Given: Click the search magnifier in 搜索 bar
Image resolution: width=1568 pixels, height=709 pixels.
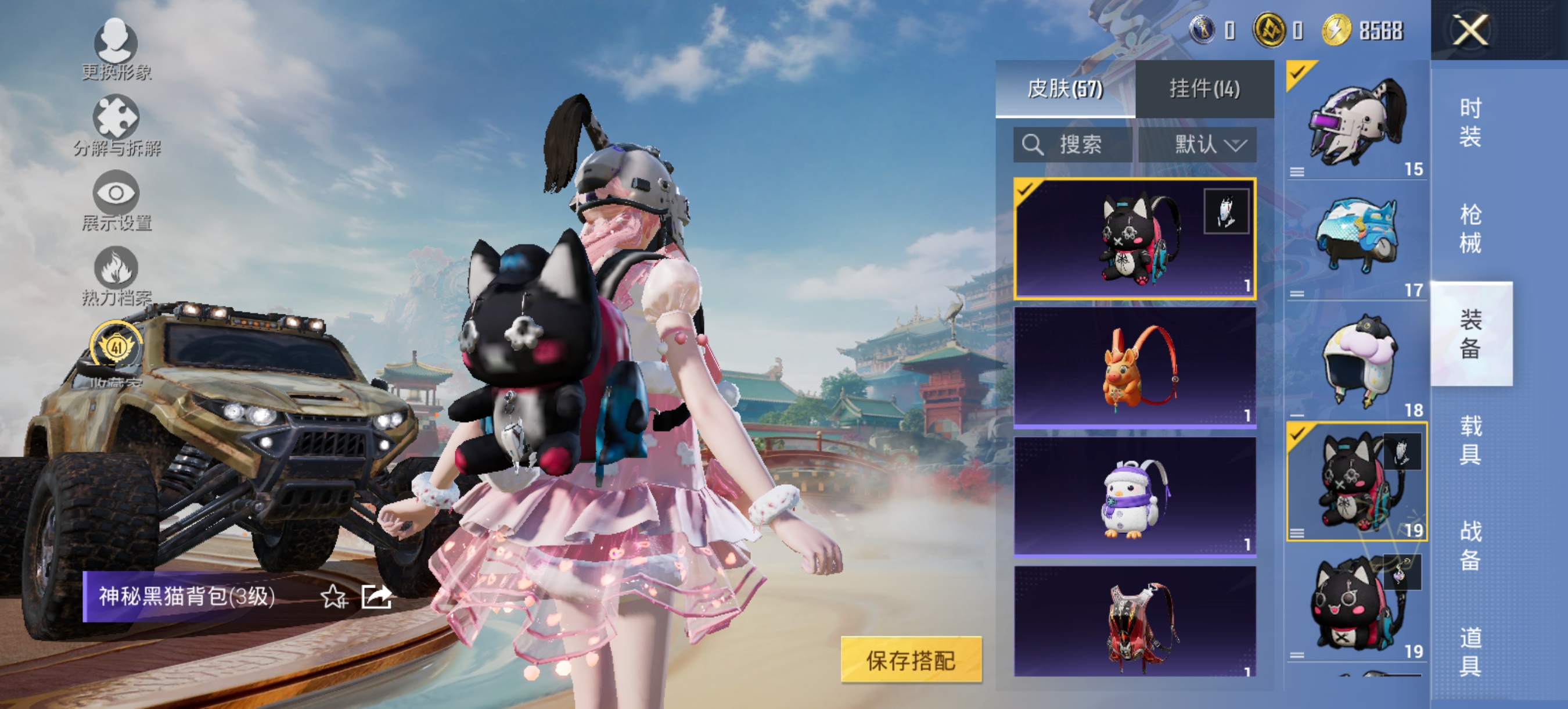Looking at the screenshot, I should [x=1033, y=145].
